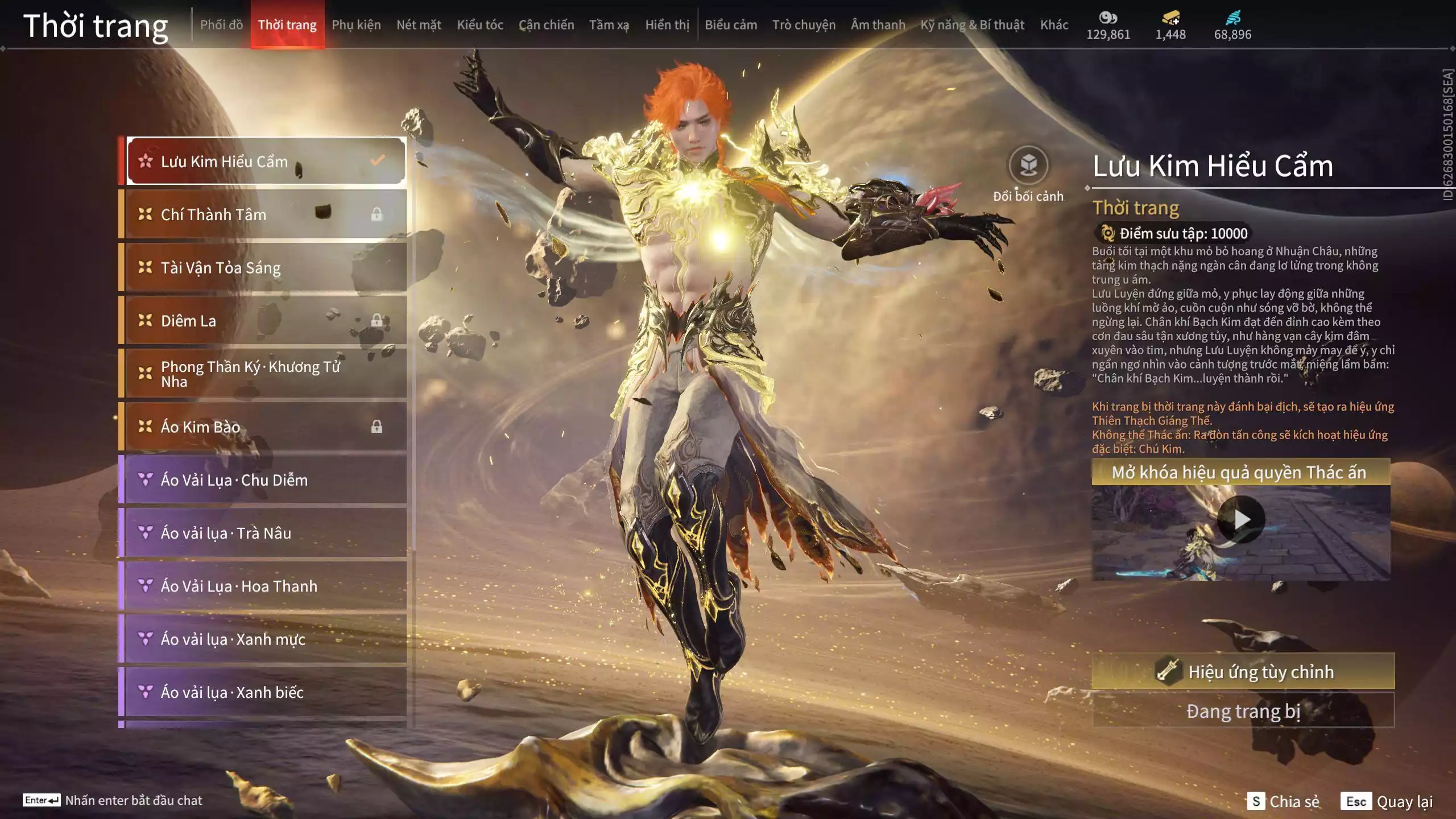Open the Mở khóa hiệu quả quyền Thác ấn banner

click(1240, 473)
